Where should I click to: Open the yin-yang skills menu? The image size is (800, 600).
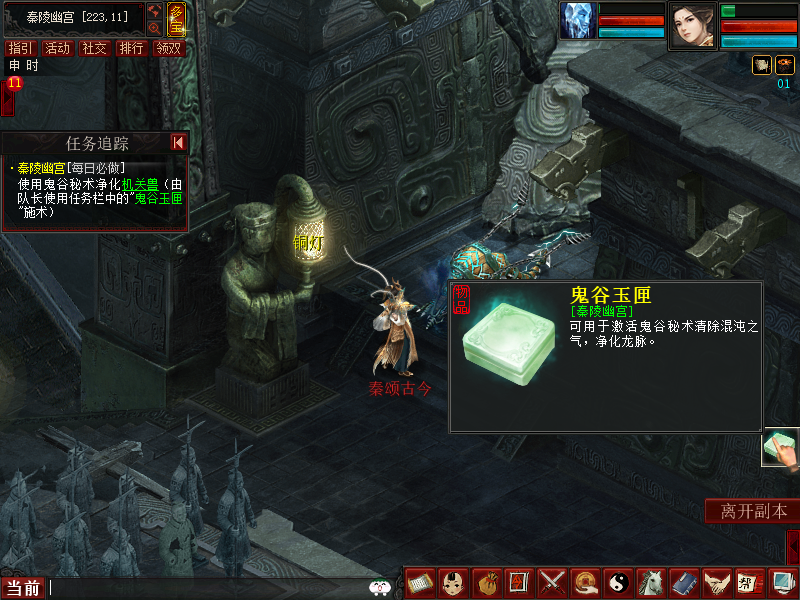click(618, 581)
